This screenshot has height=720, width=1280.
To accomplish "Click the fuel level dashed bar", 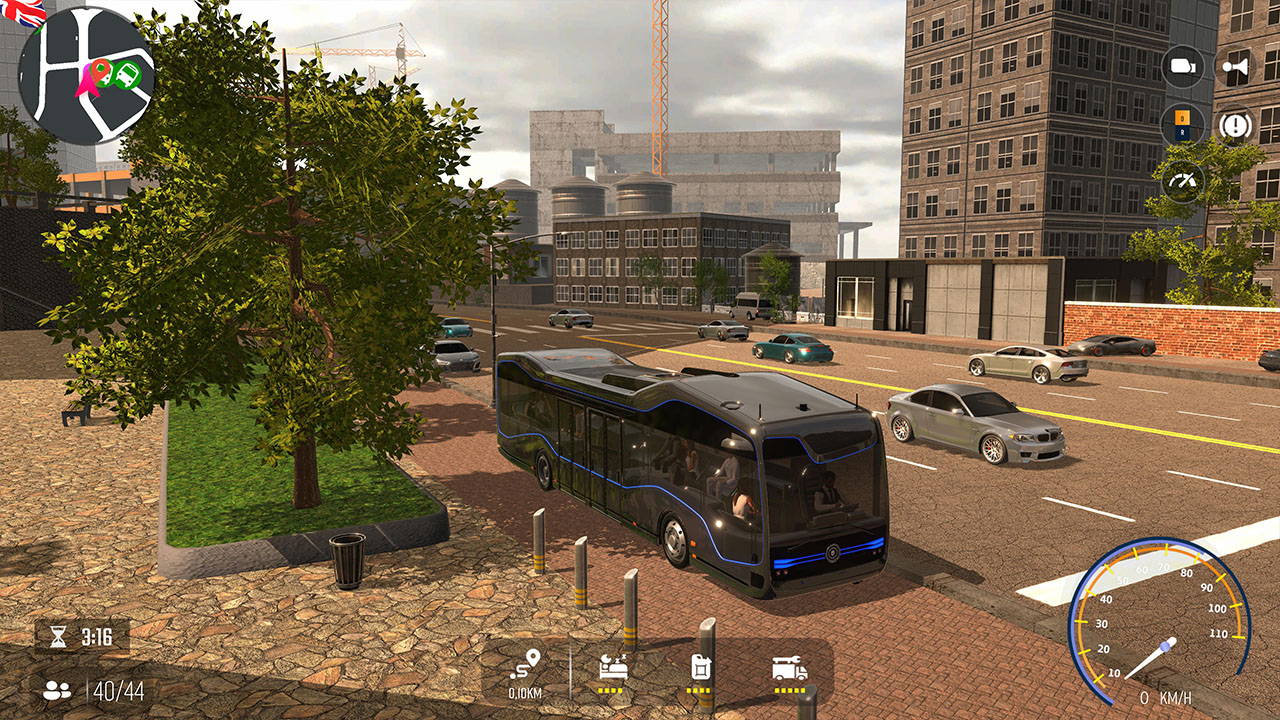I will pyautogui.click(x=700, y=690).
